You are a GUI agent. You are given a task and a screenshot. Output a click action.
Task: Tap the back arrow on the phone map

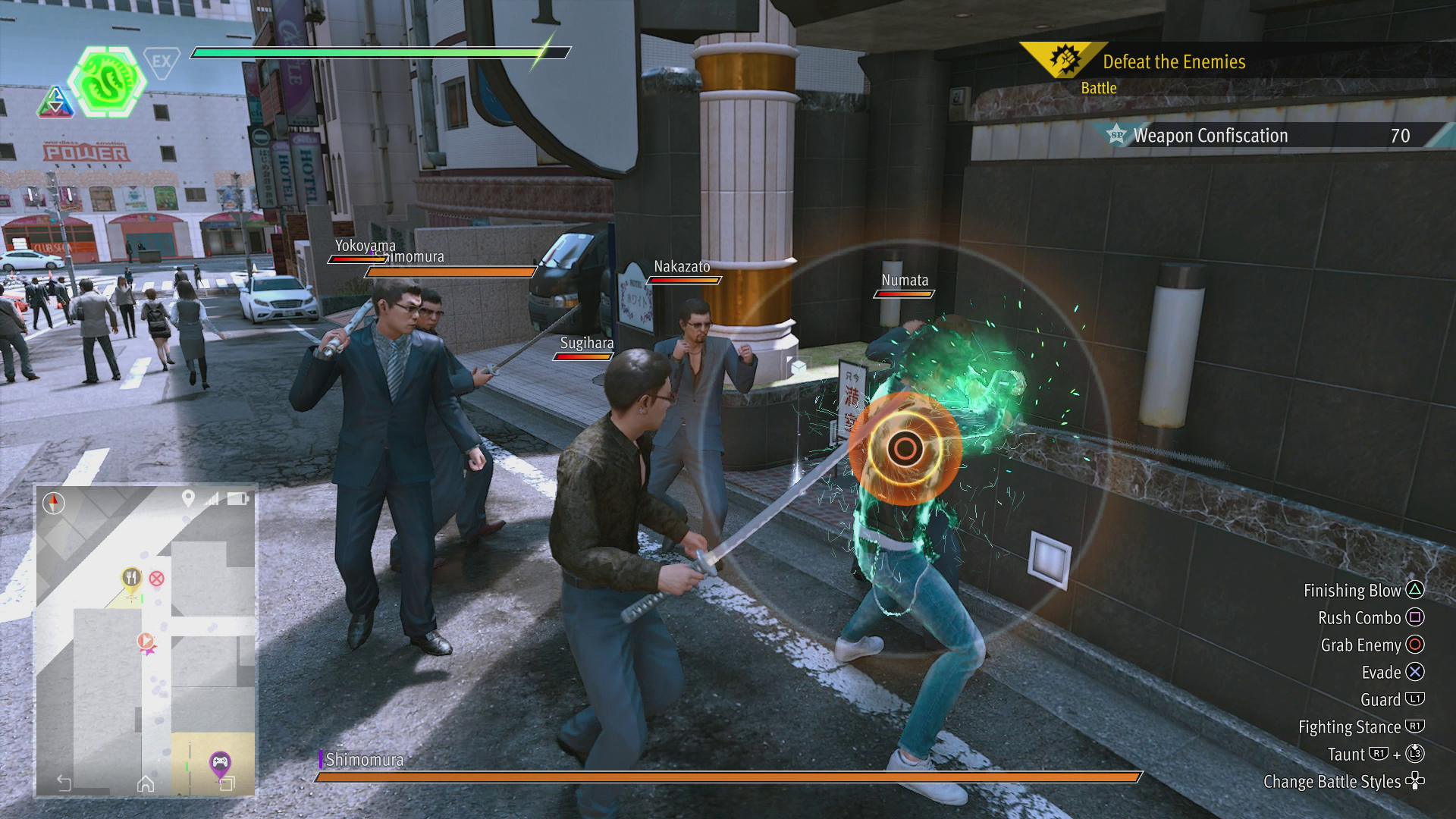click(x=64, y=783)
